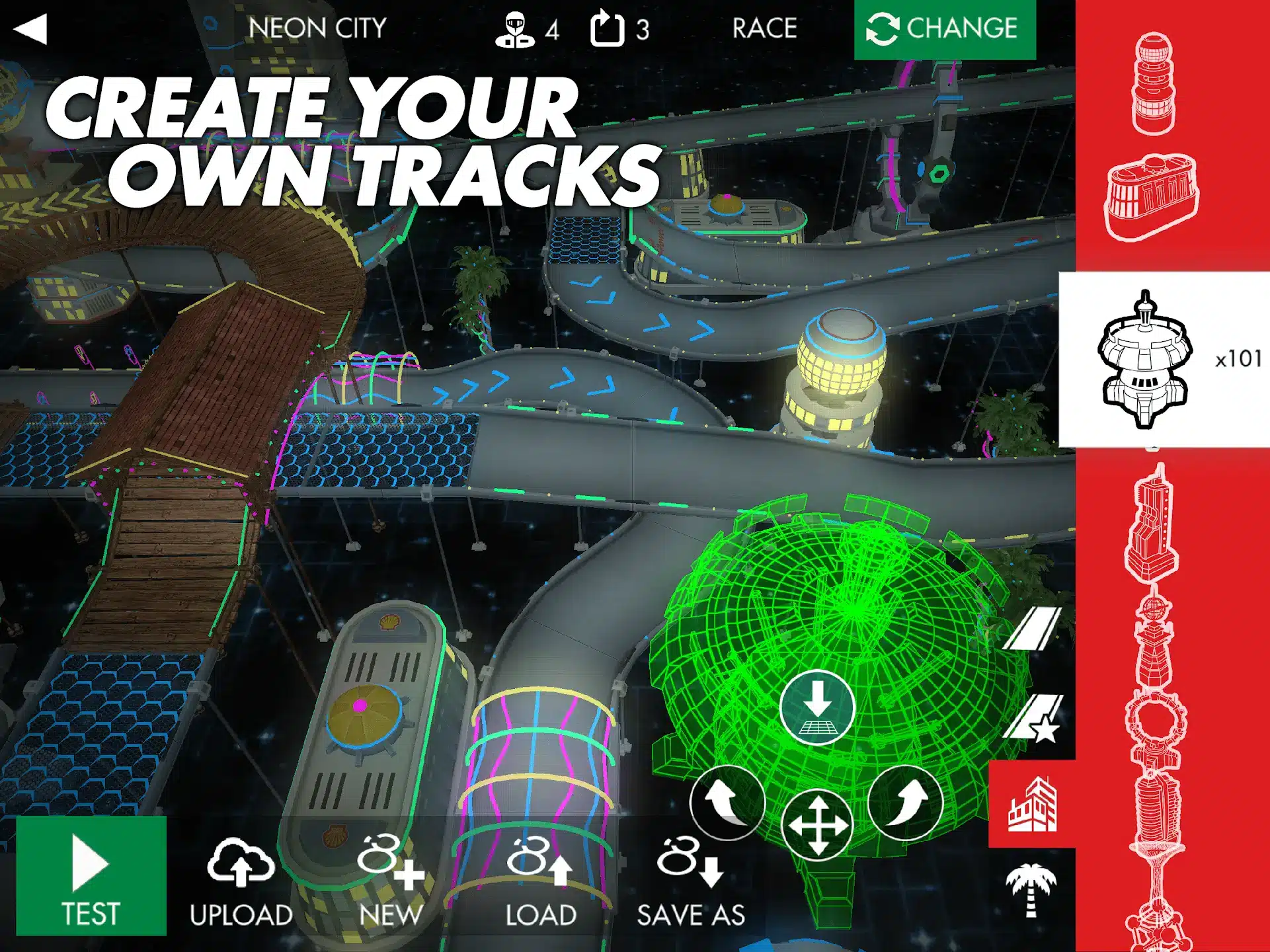Place object with the down-arrow grid button
Viewport: 1270px width, 952px height.
(x=818, y=707)
